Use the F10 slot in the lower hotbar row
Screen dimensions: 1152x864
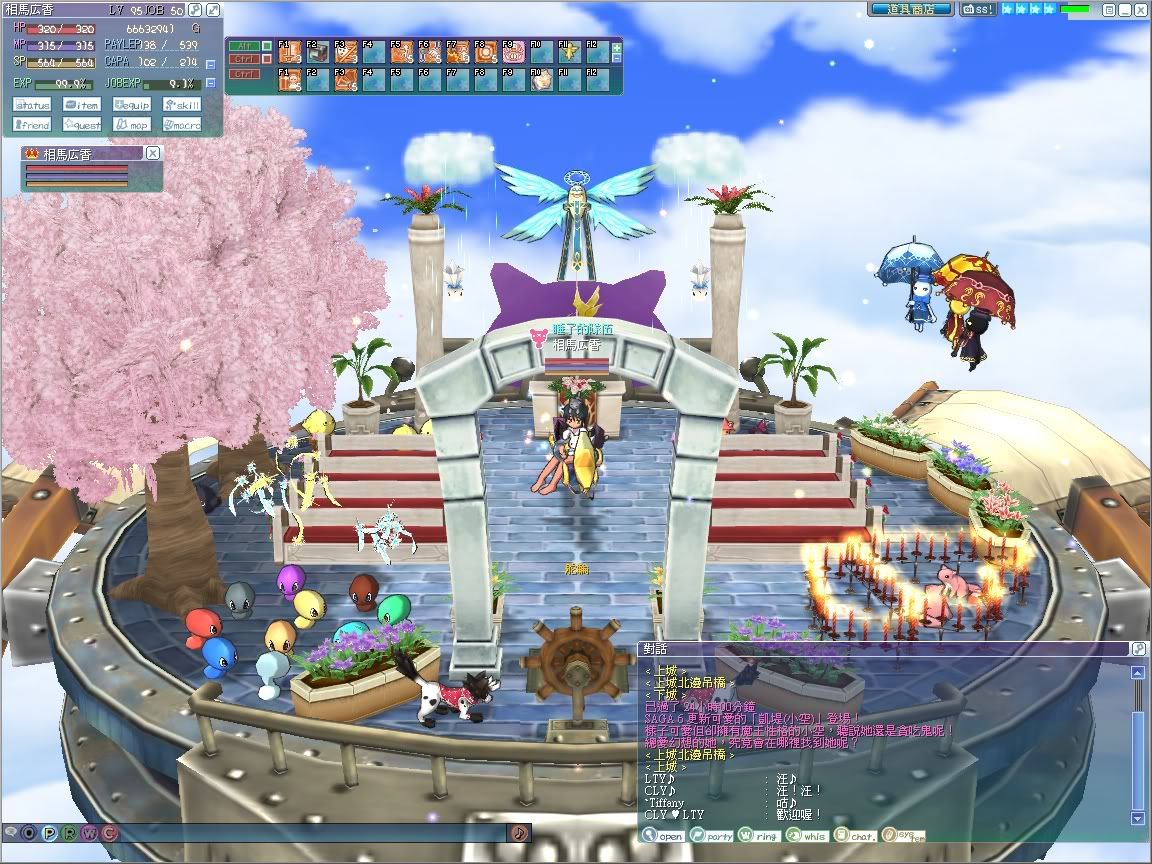pos(542,78)
